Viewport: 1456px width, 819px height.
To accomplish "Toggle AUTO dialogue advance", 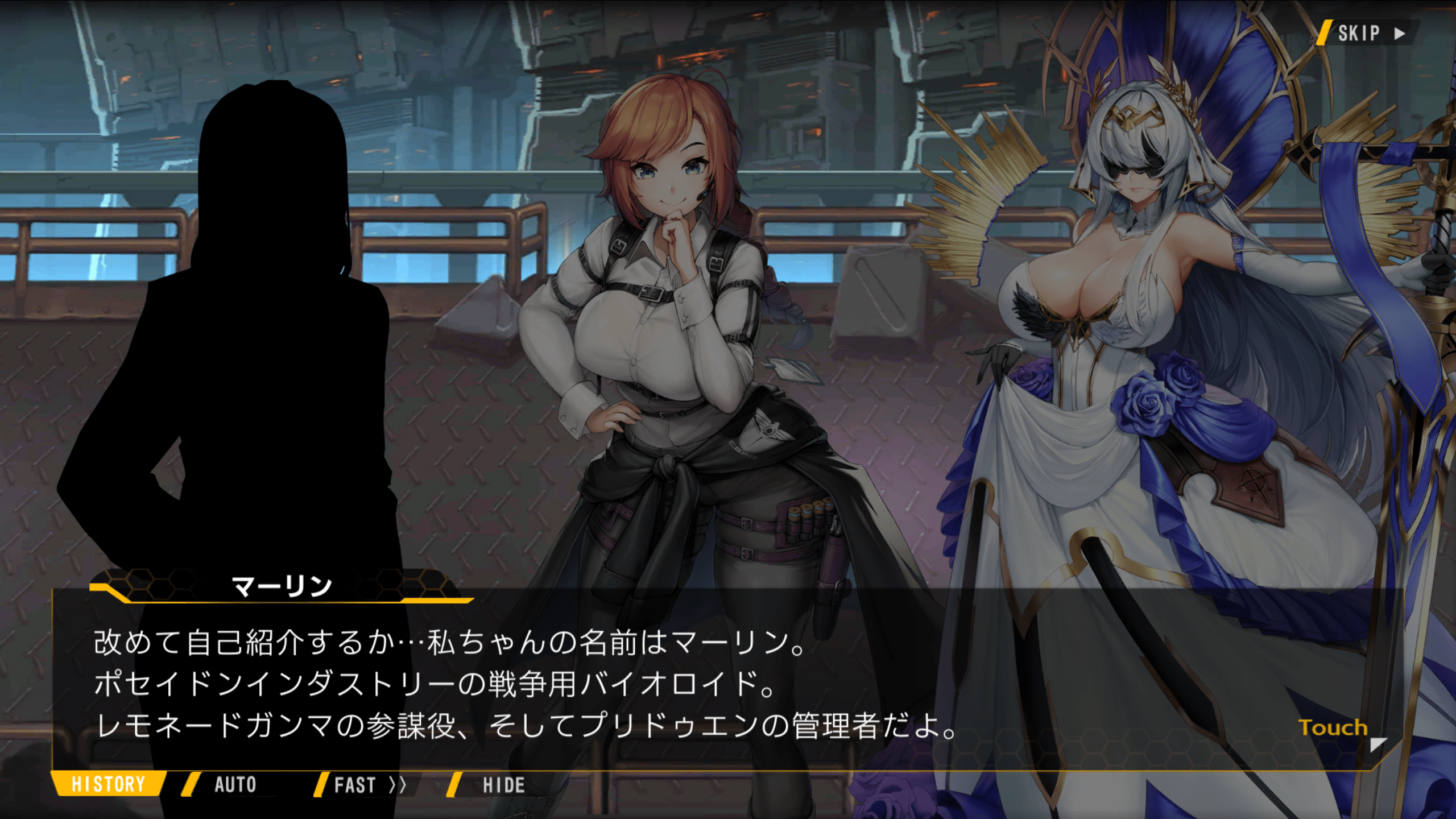I will 234,785.
